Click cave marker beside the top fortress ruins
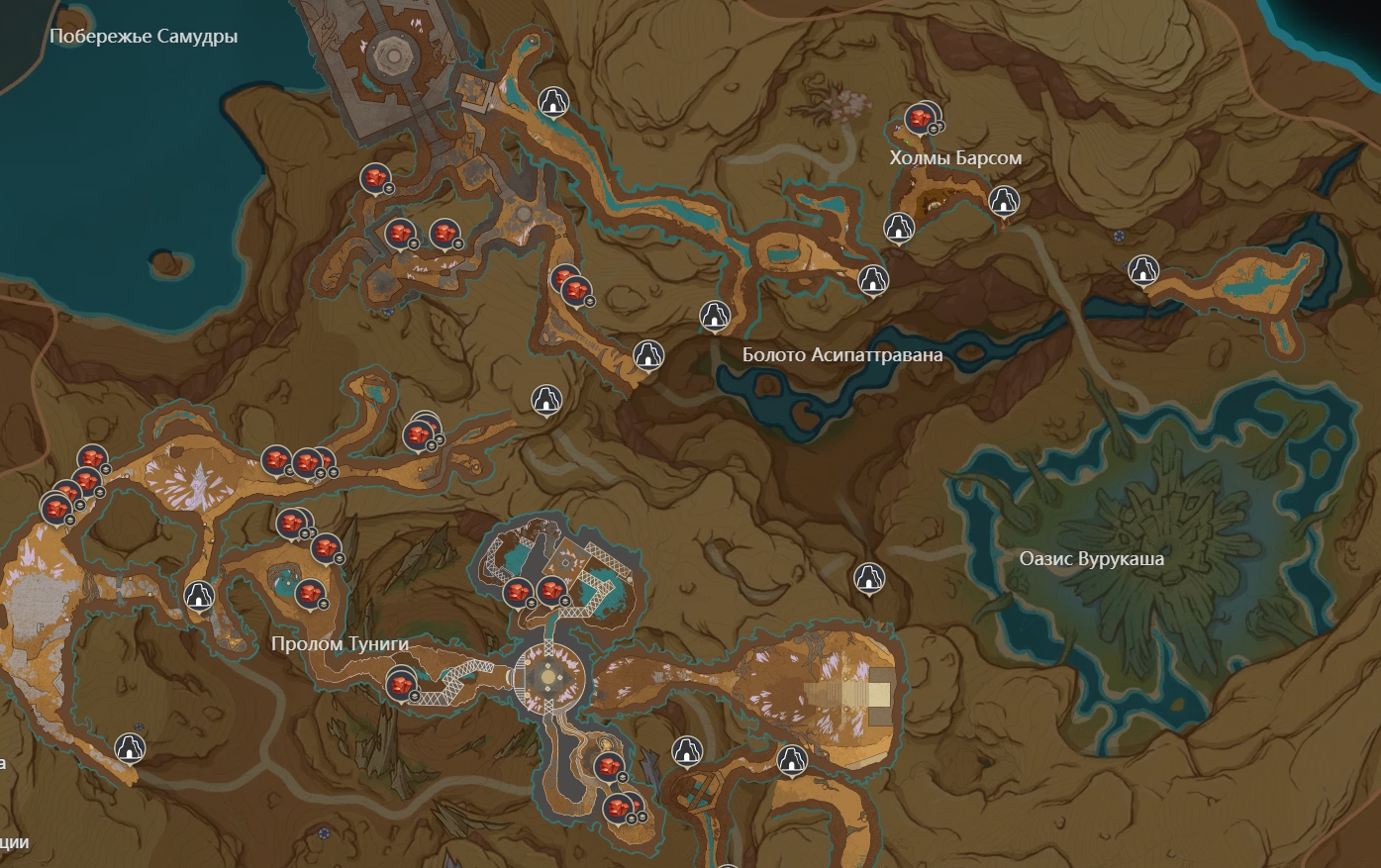Image resolution: width=1381 pixels, height=868 pixels. (552, 101)
